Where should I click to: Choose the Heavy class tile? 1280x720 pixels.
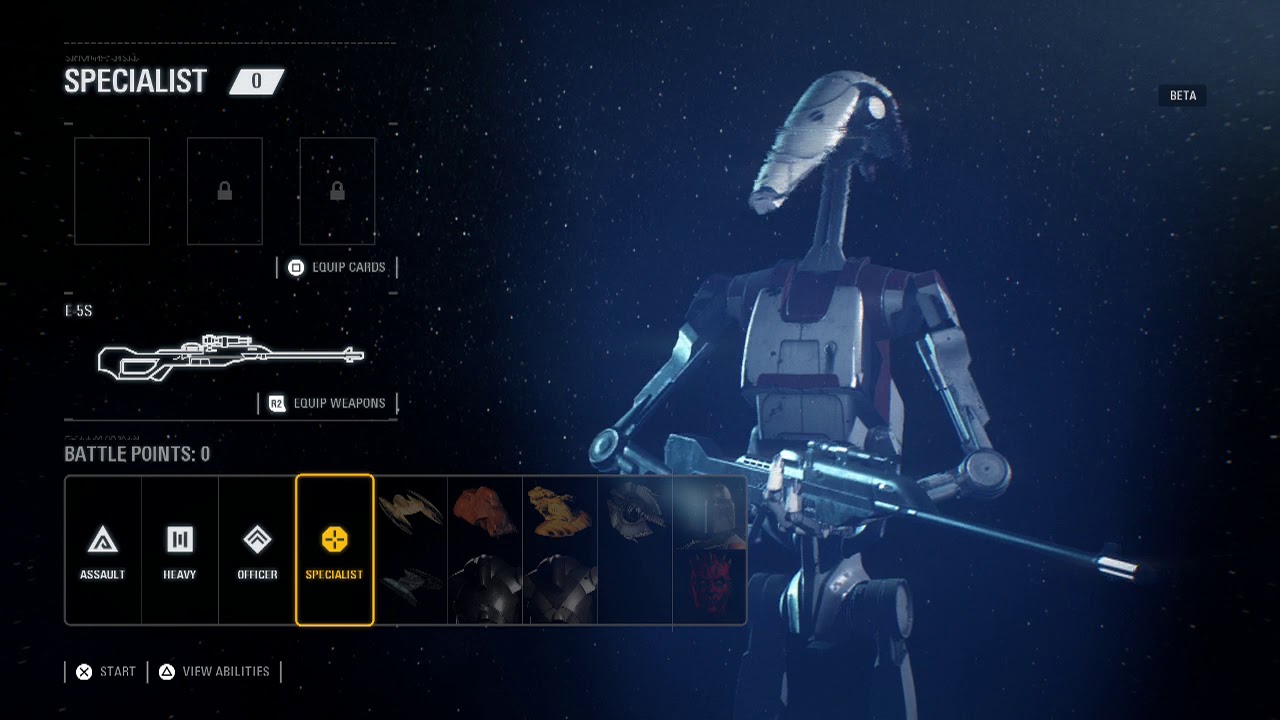(180, 550)
